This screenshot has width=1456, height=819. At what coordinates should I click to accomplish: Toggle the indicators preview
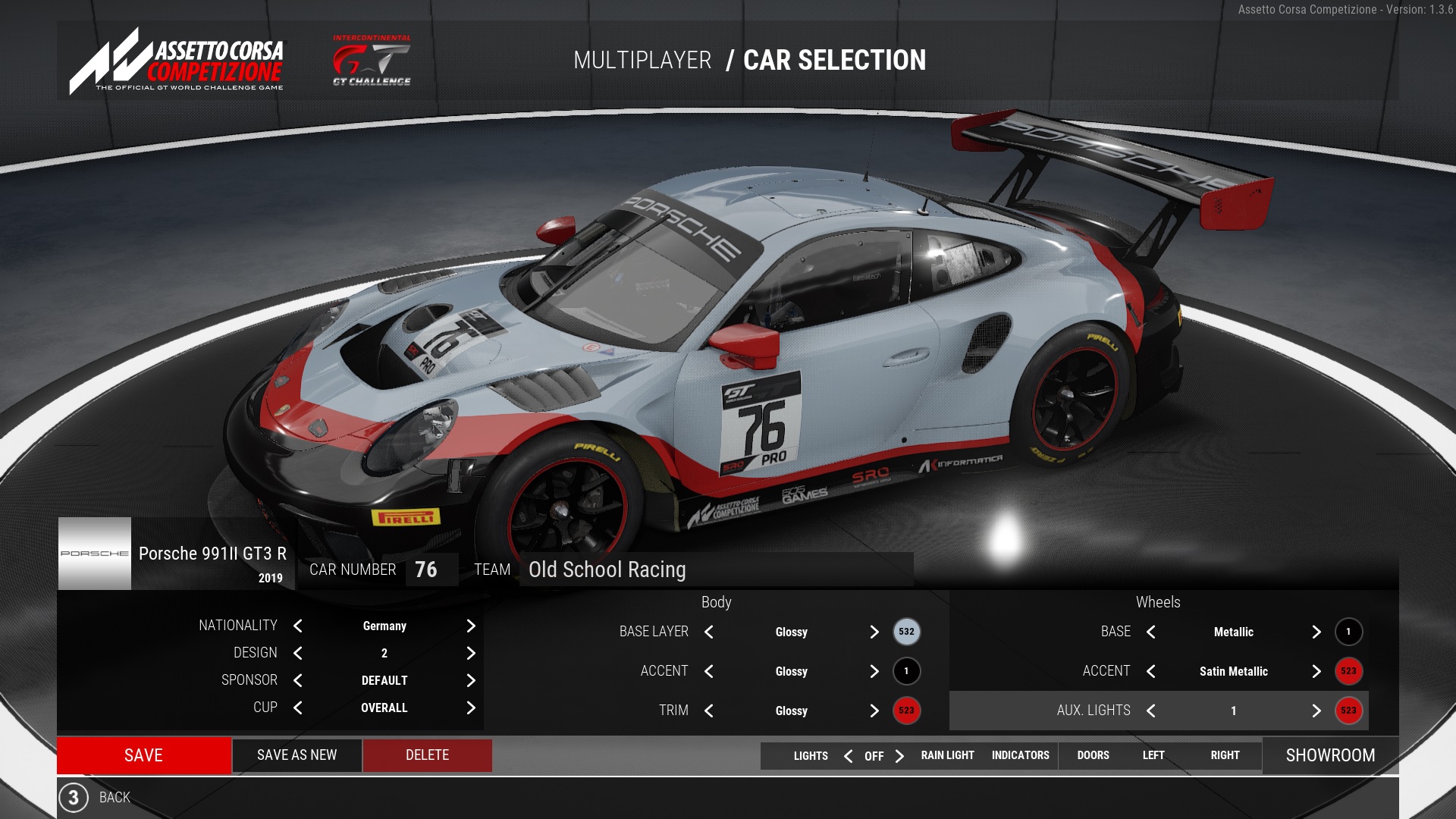click(x=1020, y=755)
